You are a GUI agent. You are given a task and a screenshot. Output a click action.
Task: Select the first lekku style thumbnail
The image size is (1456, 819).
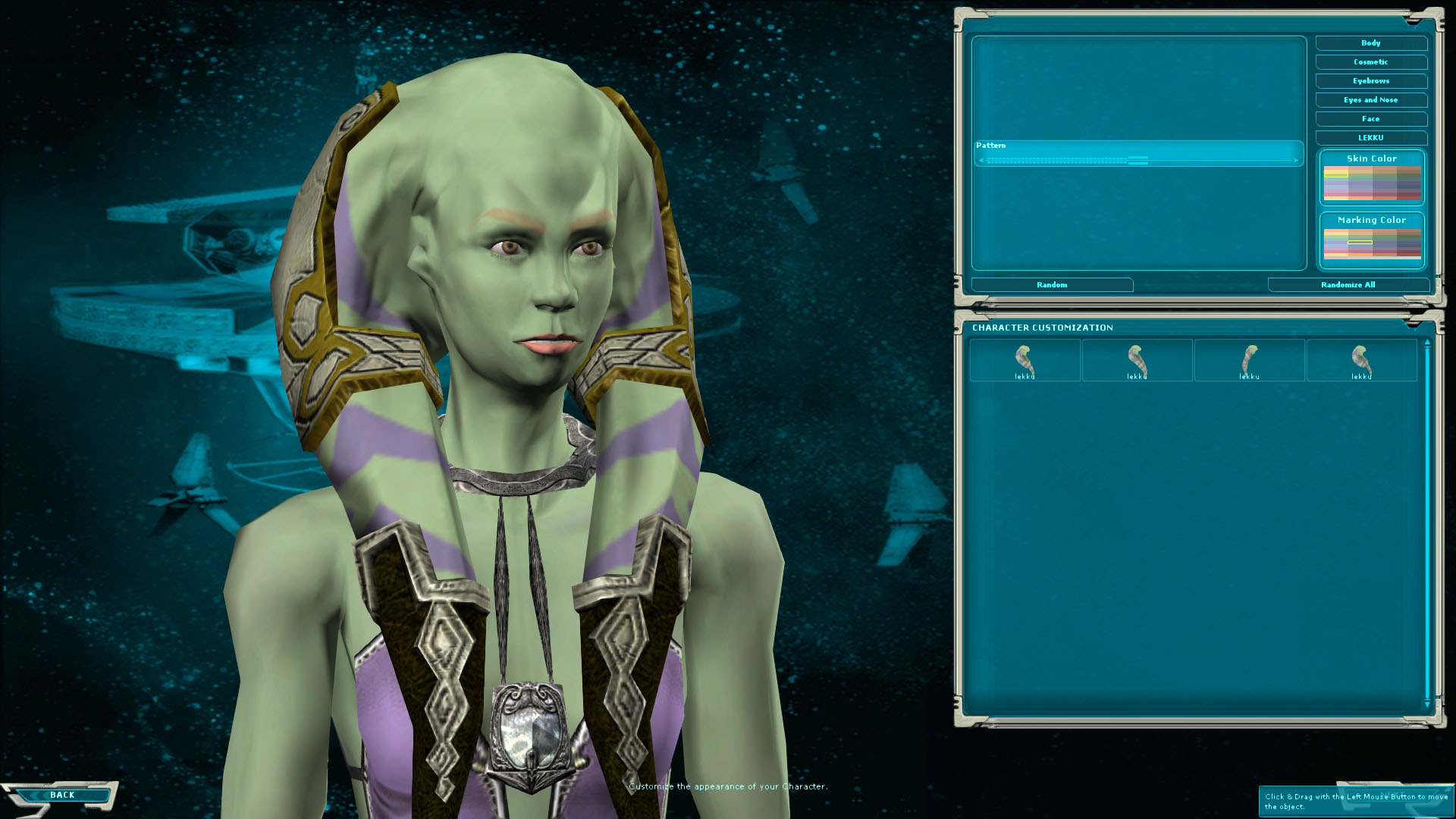(x=1025, y=360)
